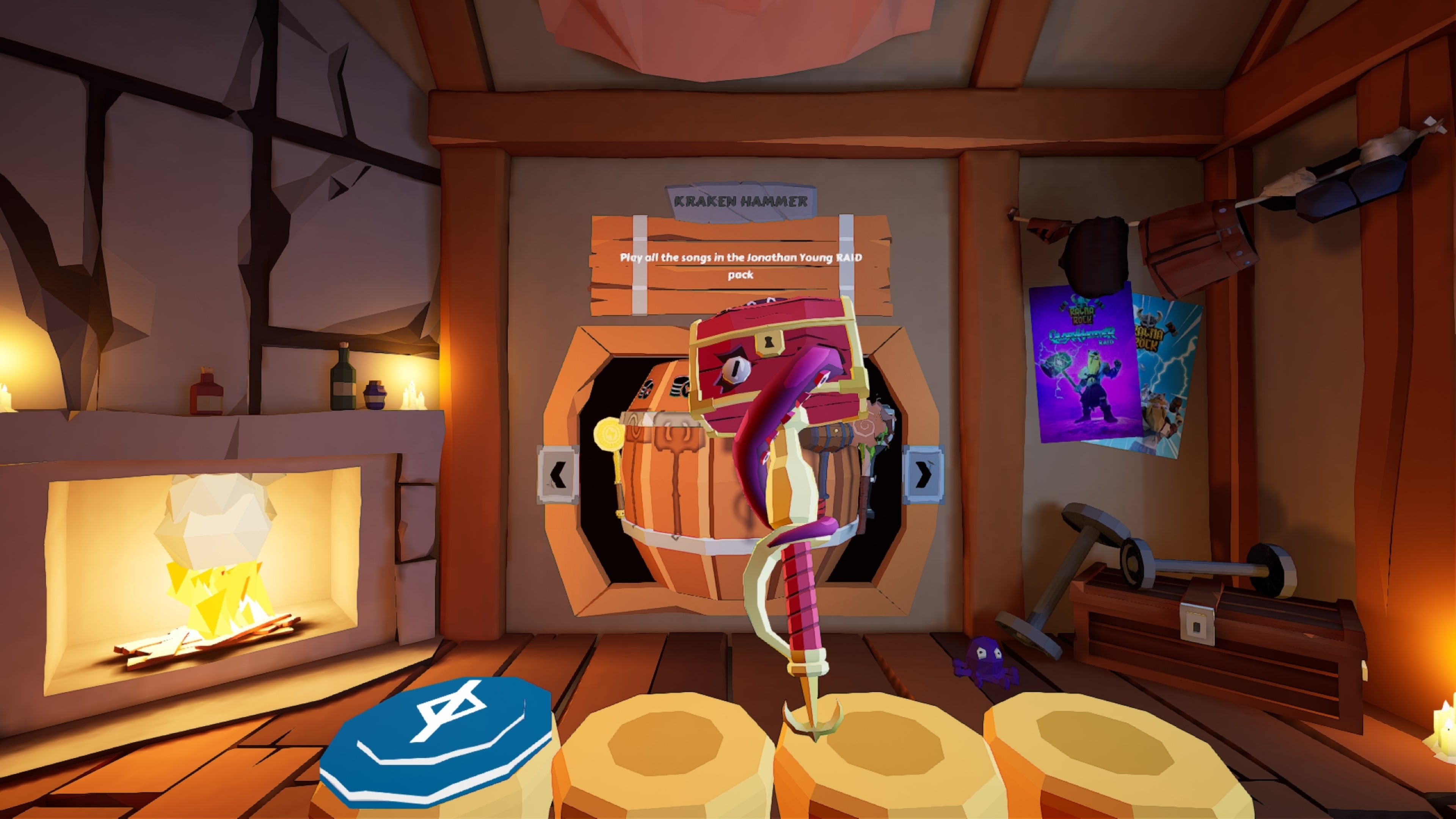1456x819 pixels.
Task: Show the previous hammer with the left chevron
Action: coord(559,474)
